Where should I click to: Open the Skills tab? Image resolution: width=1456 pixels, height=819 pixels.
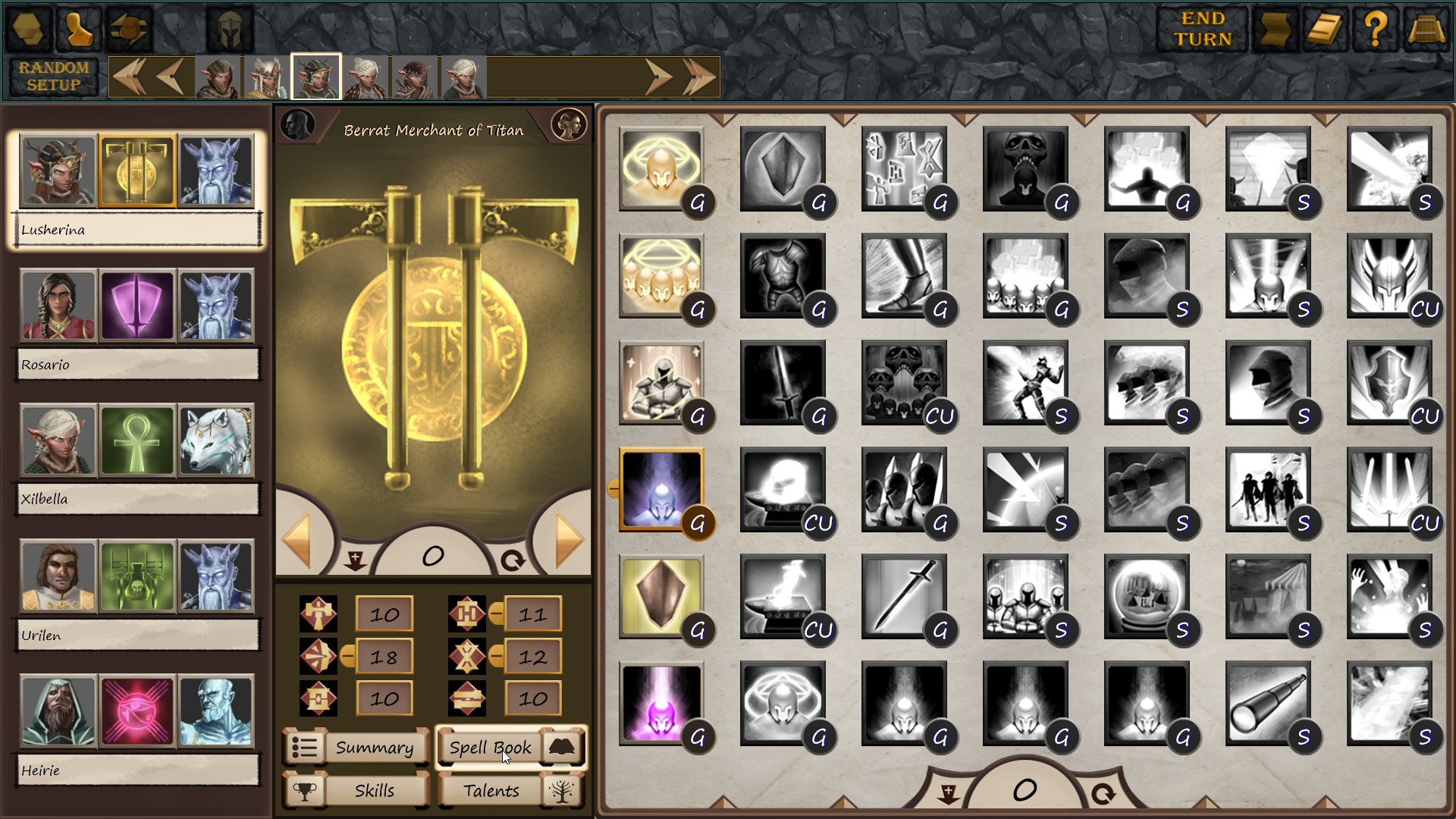click(x=356, y=790)
